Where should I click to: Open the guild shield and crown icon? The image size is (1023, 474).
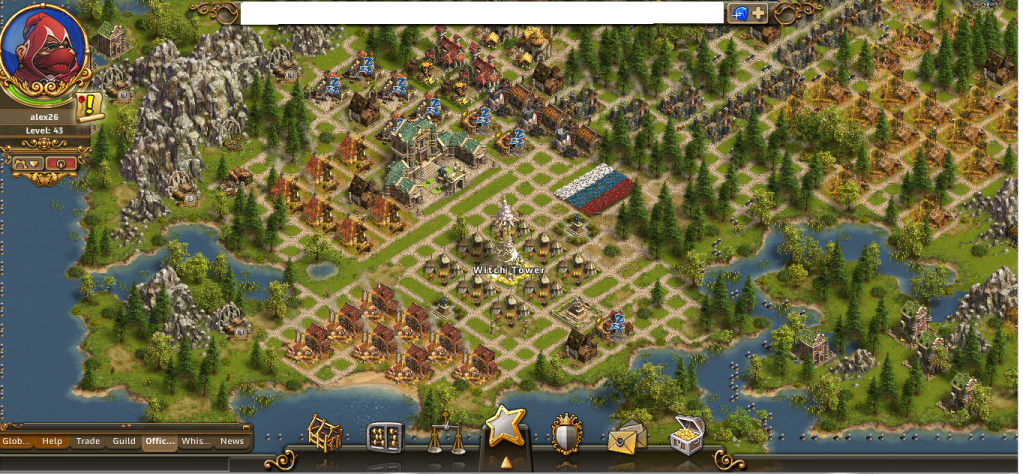tap(567, 436)
